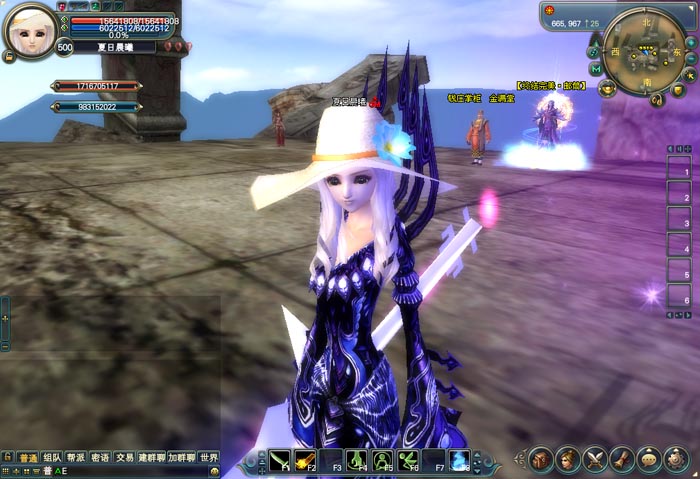The image size is (700, 479).
Task: Click the speech bubble face menu button
Action: tap(649, 459)
